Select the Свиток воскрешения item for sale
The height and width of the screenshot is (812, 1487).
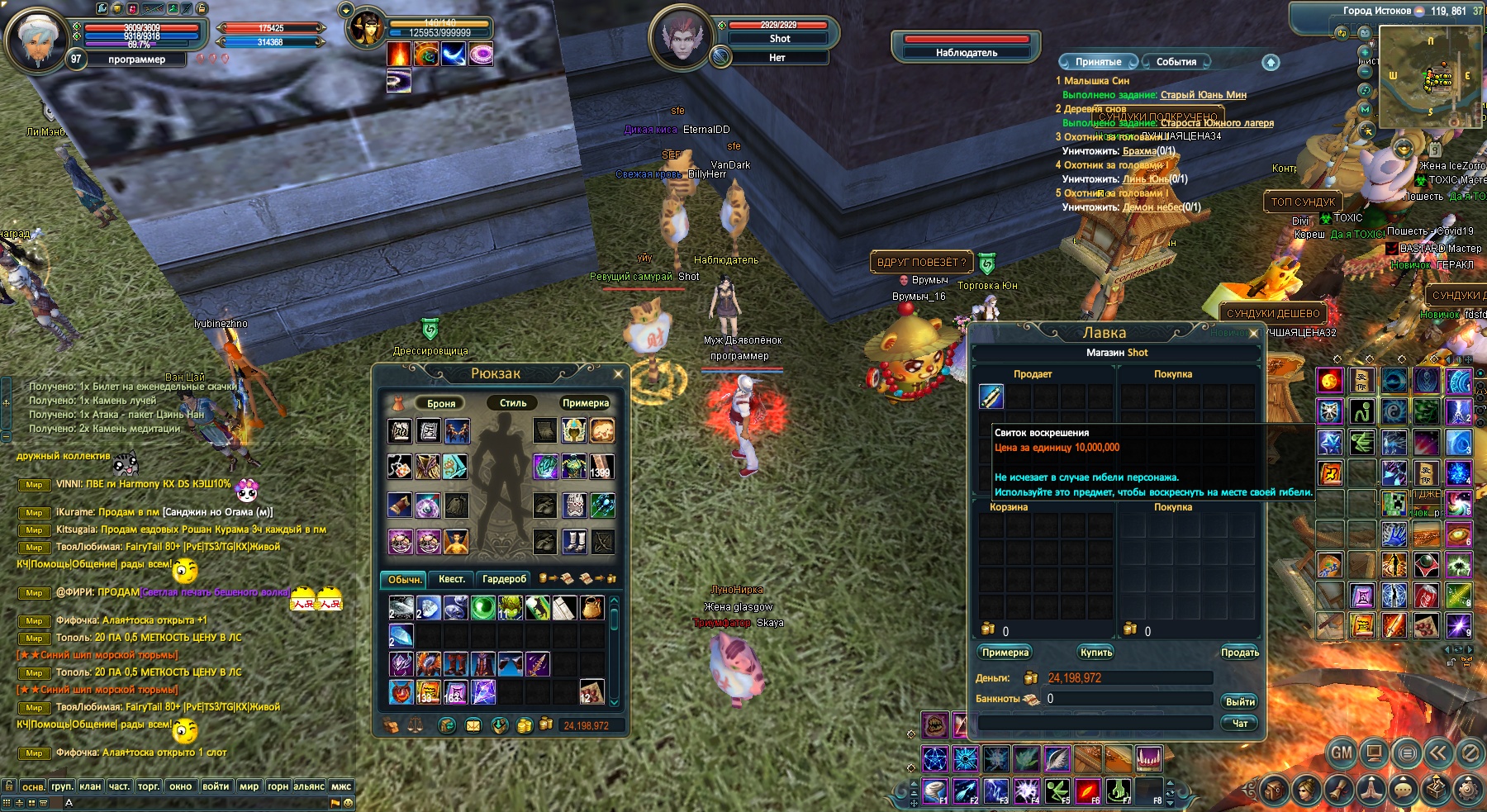coord(991,397)
